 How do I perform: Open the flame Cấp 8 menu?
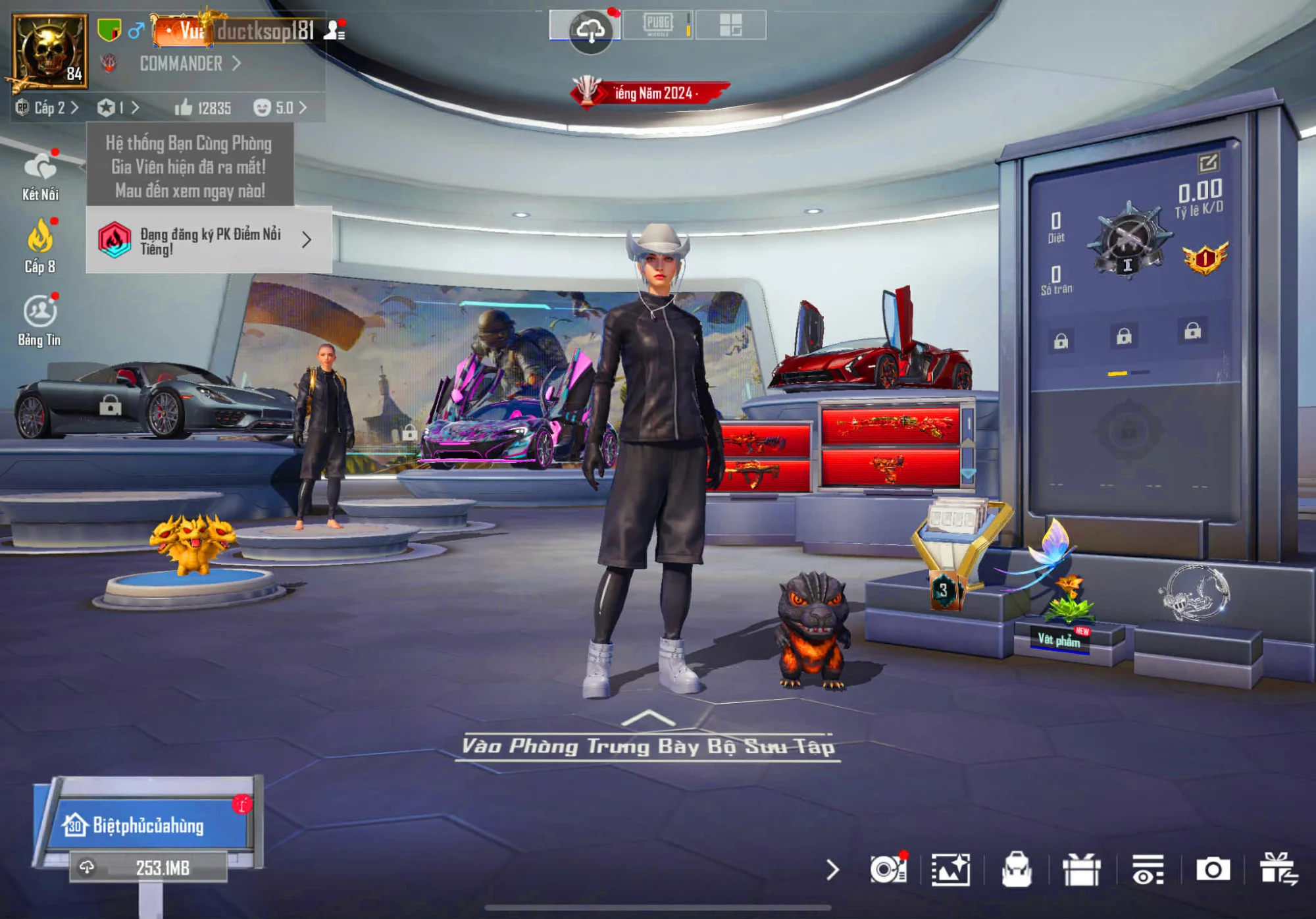tap(40, 247)
